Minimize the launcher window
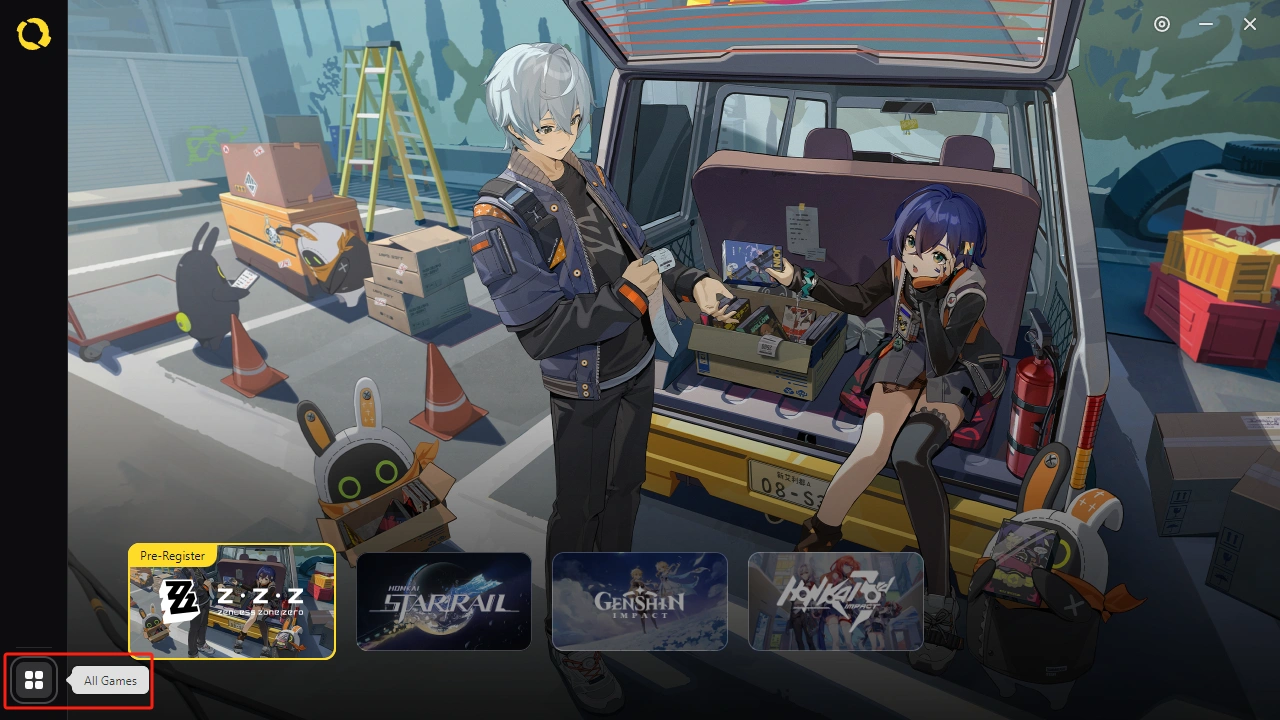The image size is (1280, 720). coord(1206,24)
